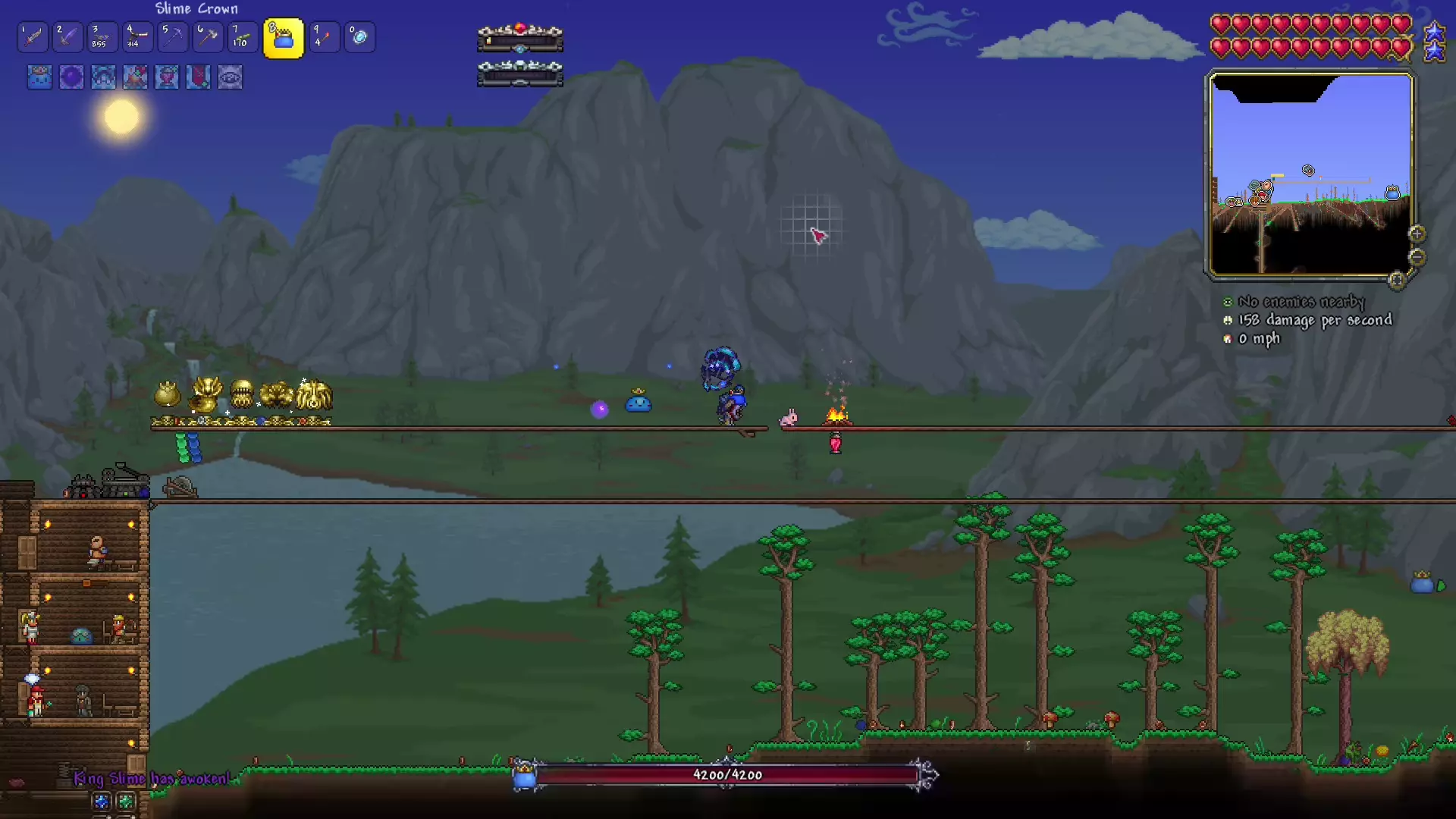Select the pickaxe in hotbar slot 5
Image resolution: width=1456 pixels, height=819 pixels.
coord(172,37)
